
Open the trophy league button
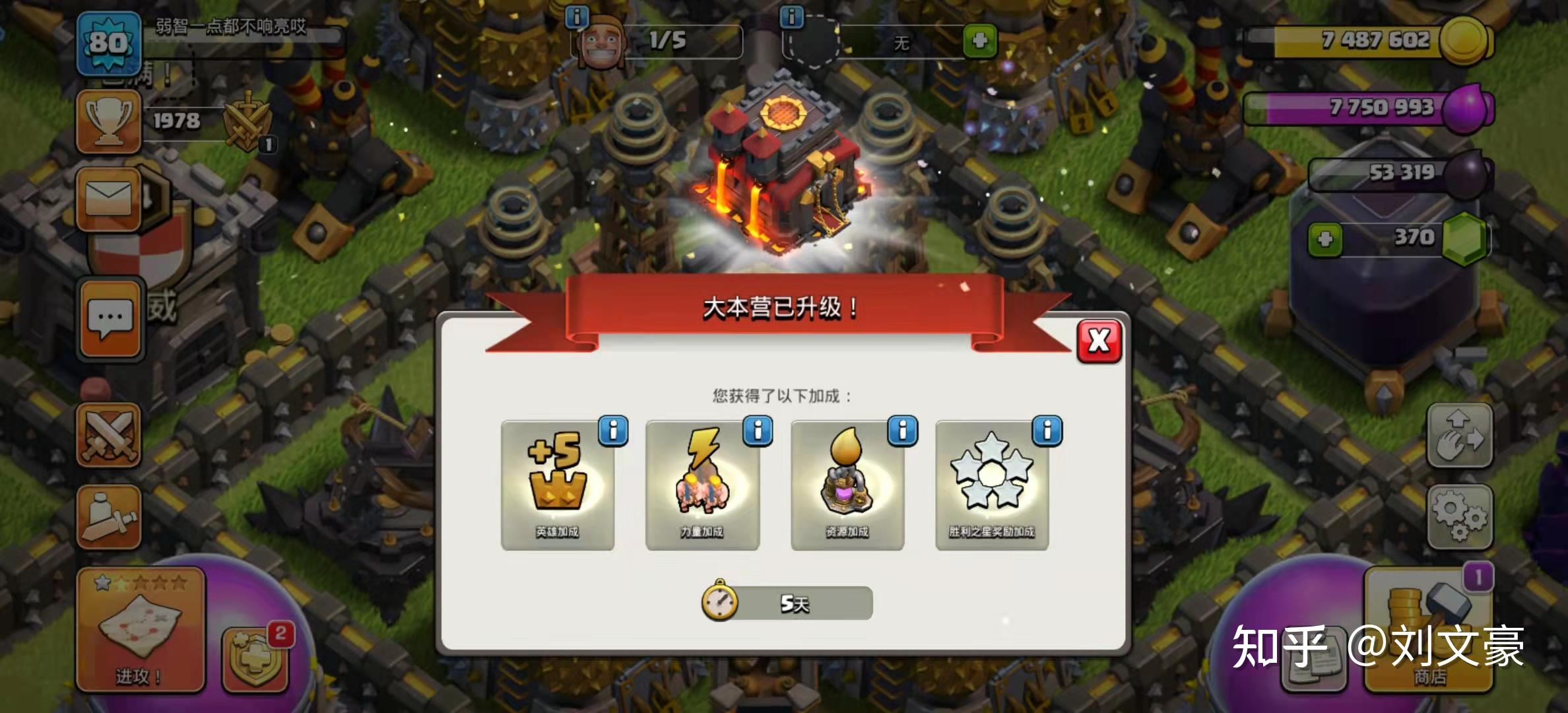[x=109, y=121]
